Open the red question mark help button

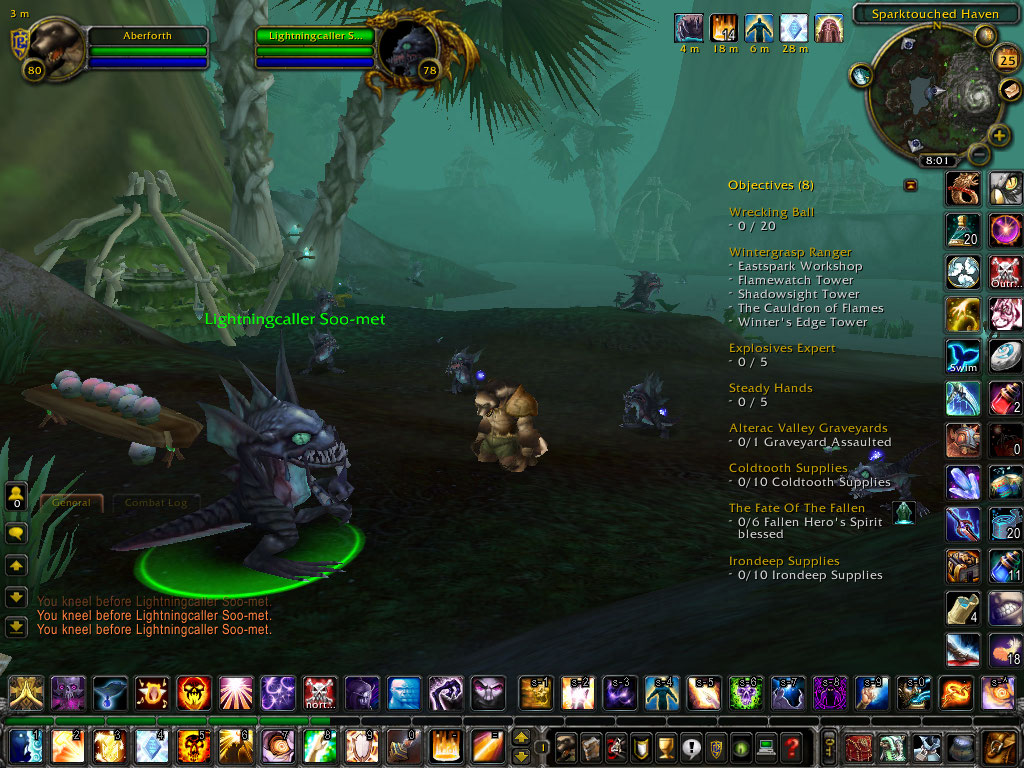click(791, 747)
